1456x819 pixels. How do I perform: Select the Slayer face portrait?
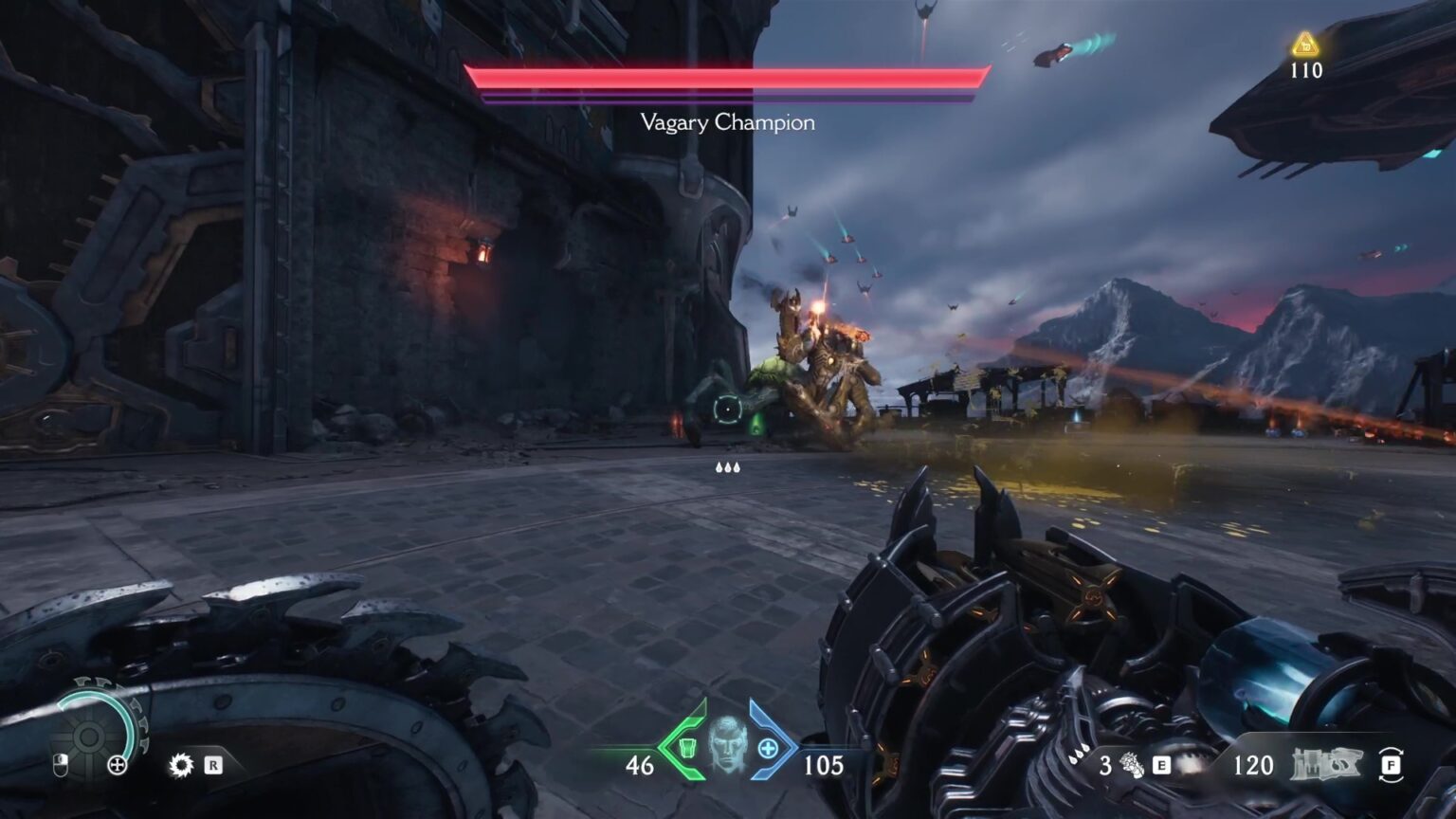pyautogui.click(x=728, y=745)
